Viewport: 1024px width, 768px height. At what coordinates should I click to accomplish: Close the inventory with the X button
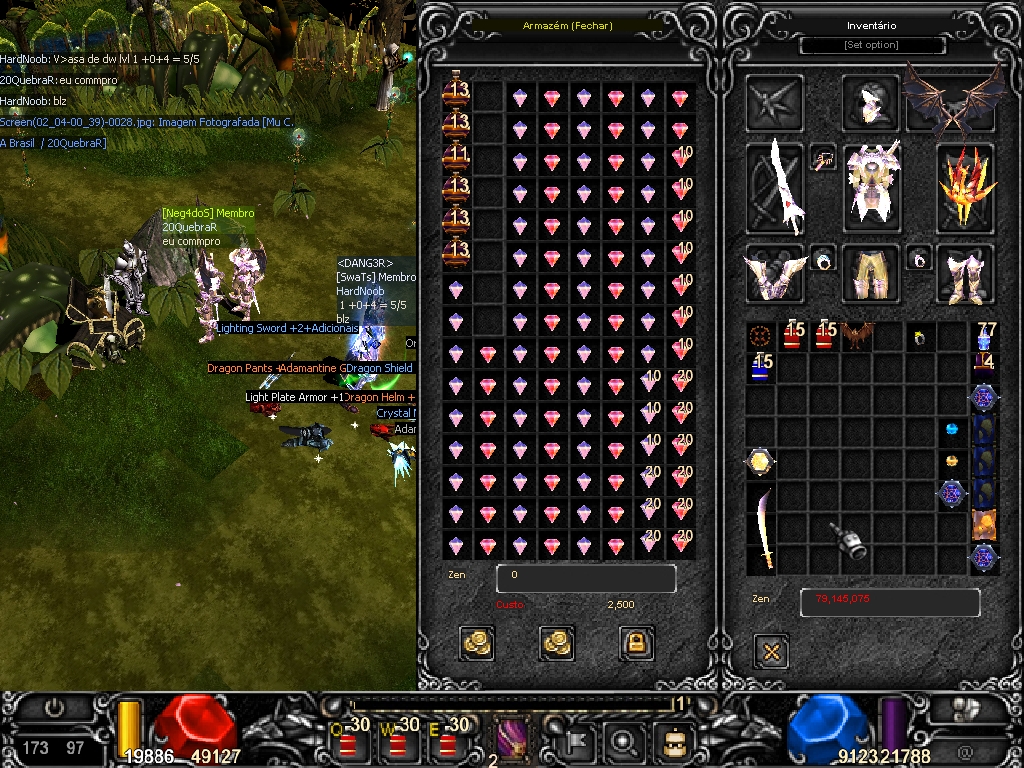point(771,652)
